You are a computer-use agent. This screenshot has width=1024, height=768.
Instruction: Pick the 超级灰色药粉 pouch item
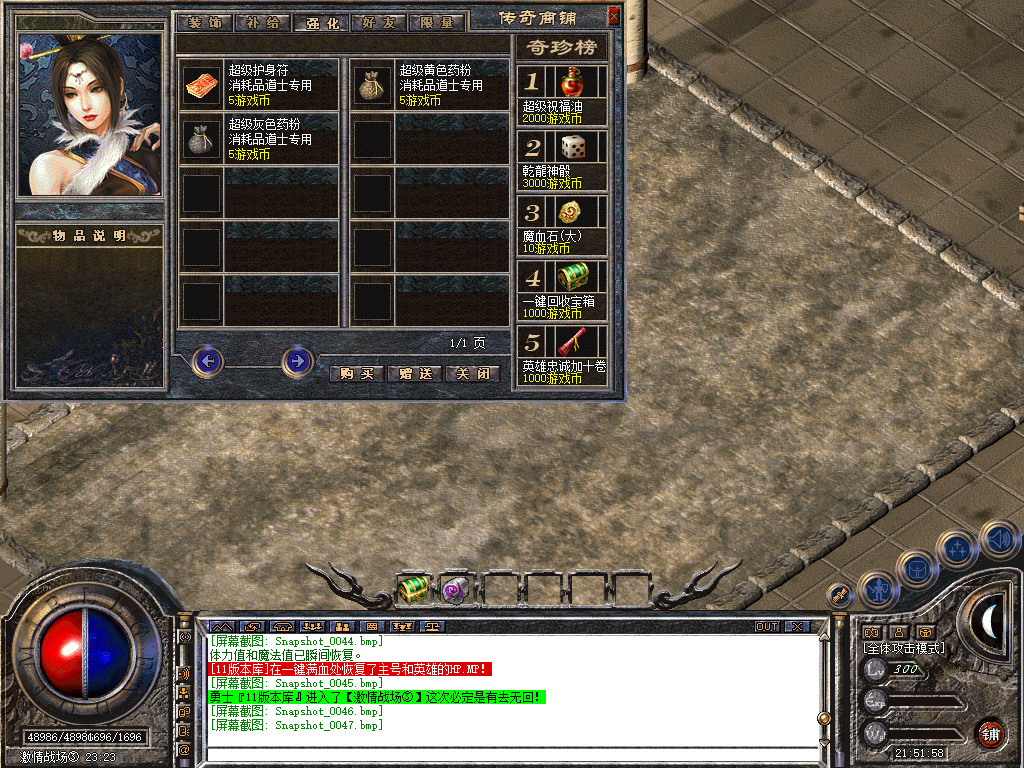pyautogui.click(x=203, y=140)
